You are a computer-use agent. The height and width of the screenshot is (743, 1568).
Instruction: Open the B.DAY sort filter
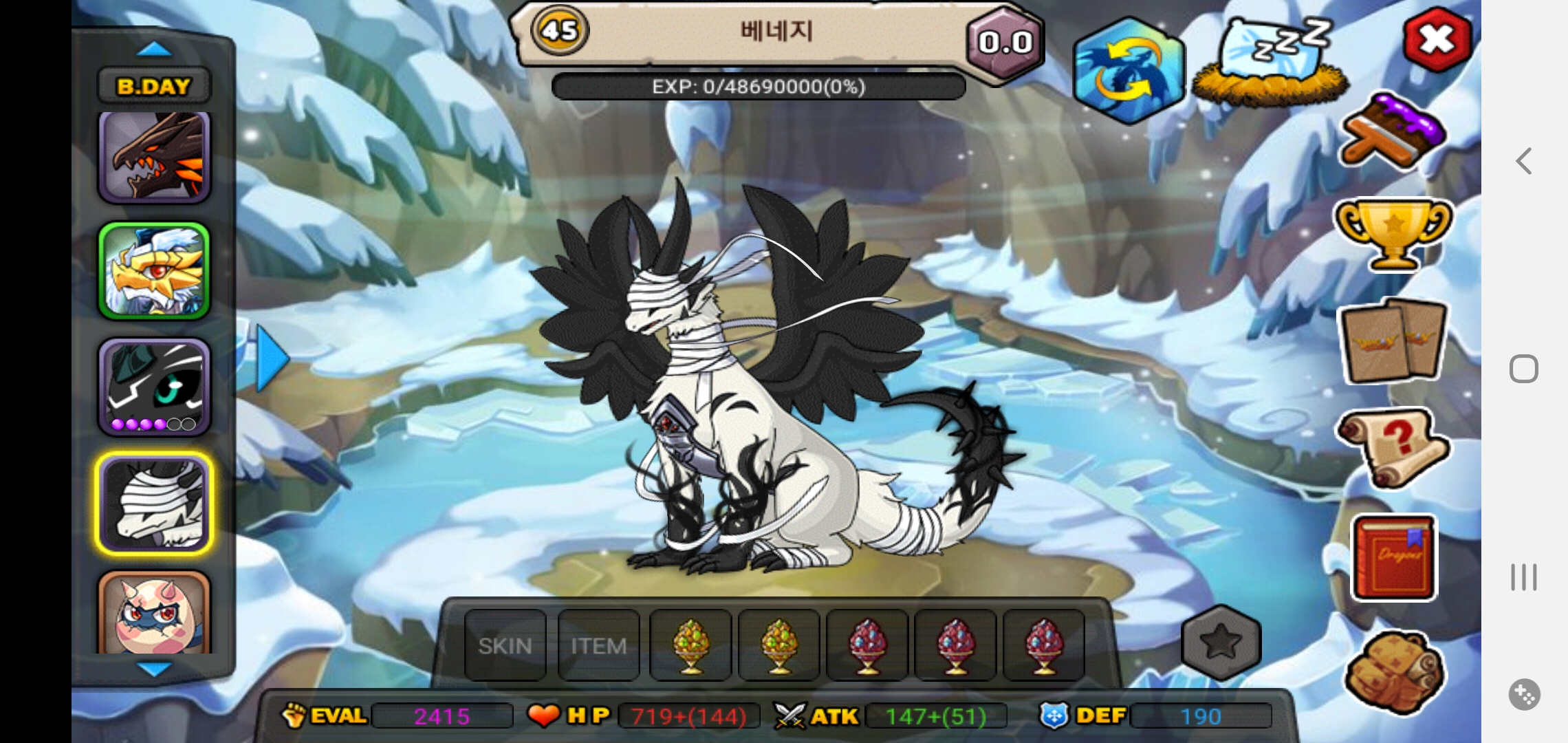coord(154,86)
